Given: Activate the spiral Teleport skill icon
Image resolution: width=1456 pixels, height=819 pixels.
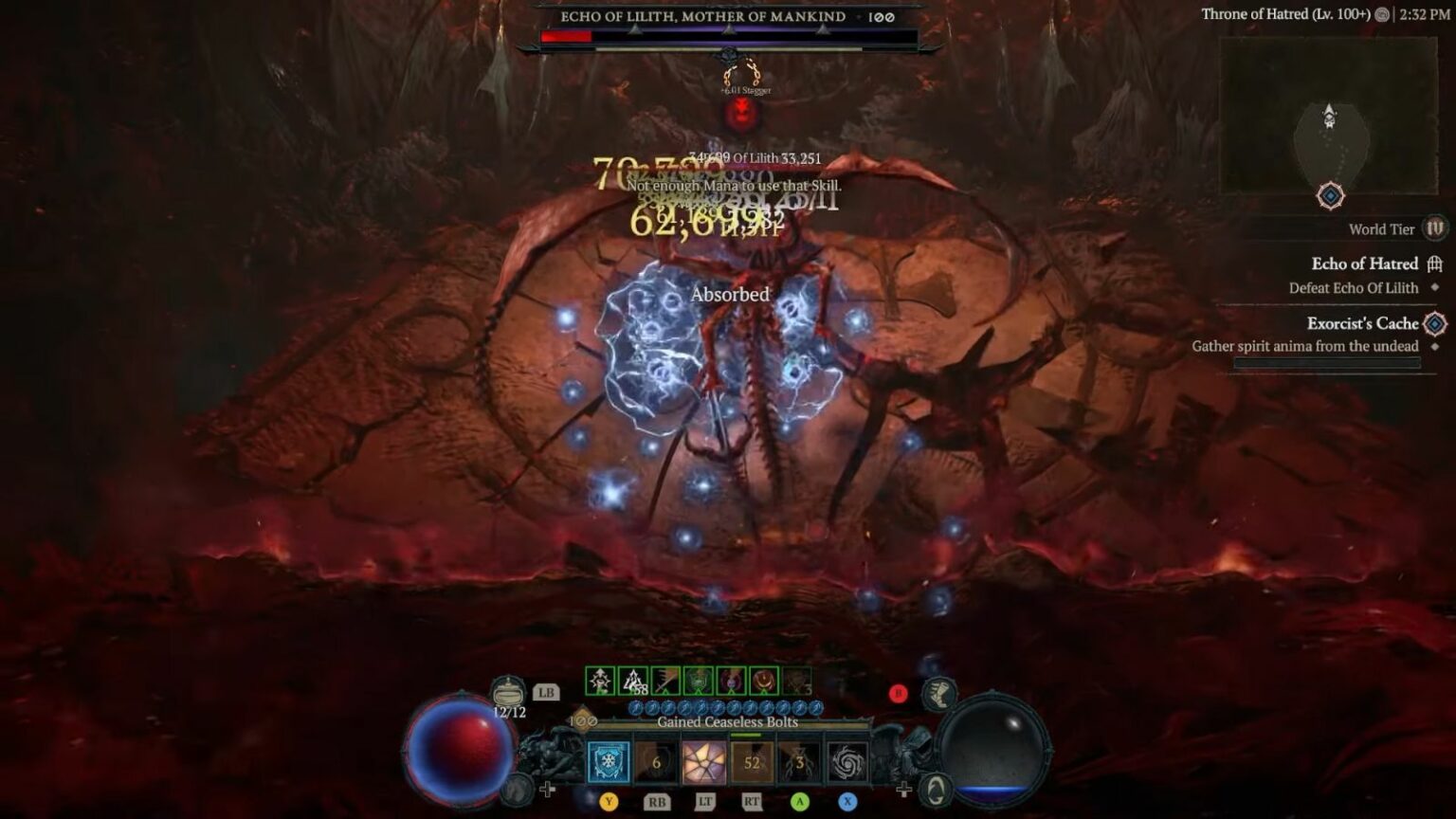Looking at the screenshot, I should pos(850,759).
